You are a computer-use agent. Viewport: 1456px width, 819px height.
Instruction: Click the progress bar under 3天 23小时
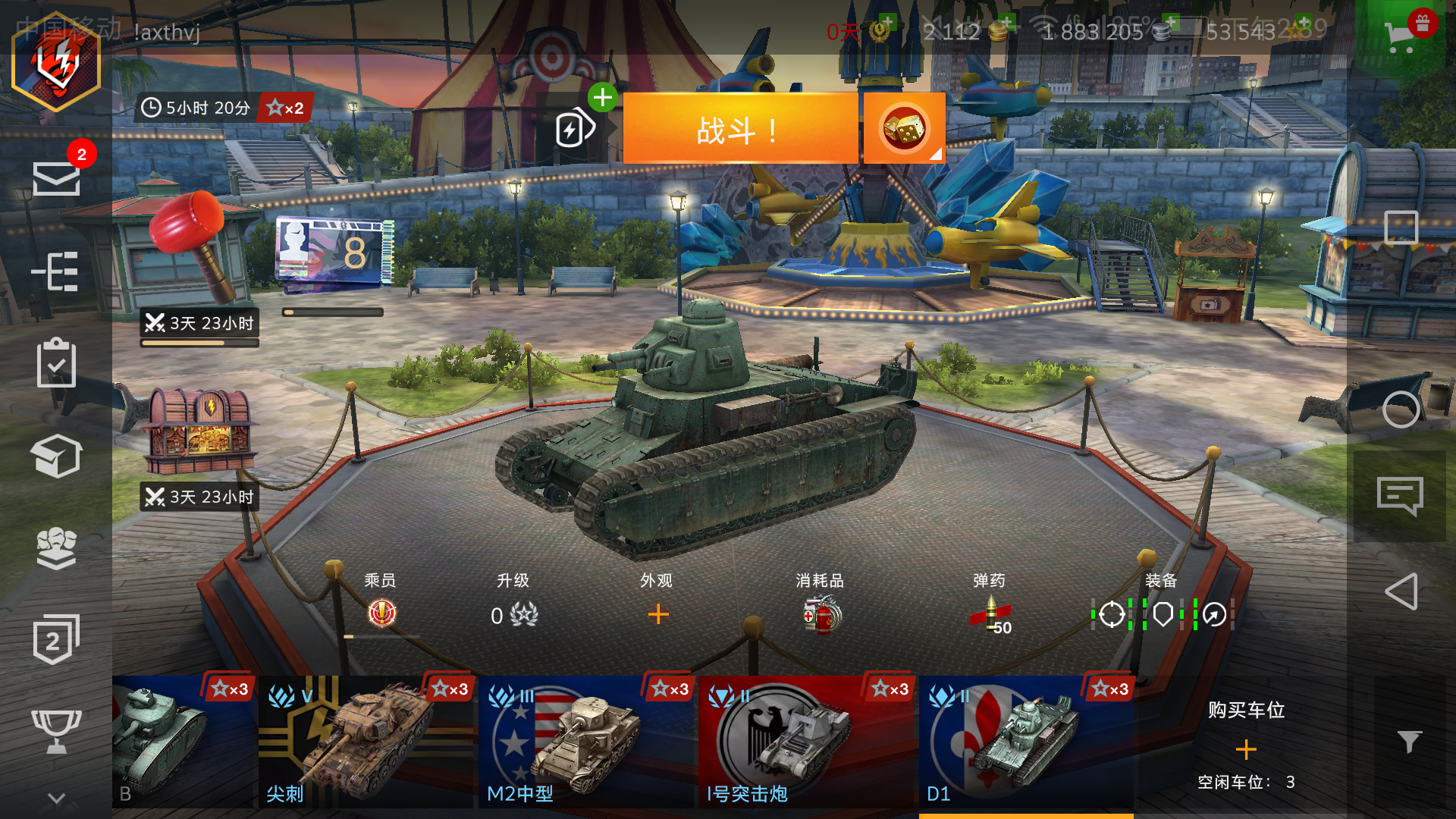point(199,342)
